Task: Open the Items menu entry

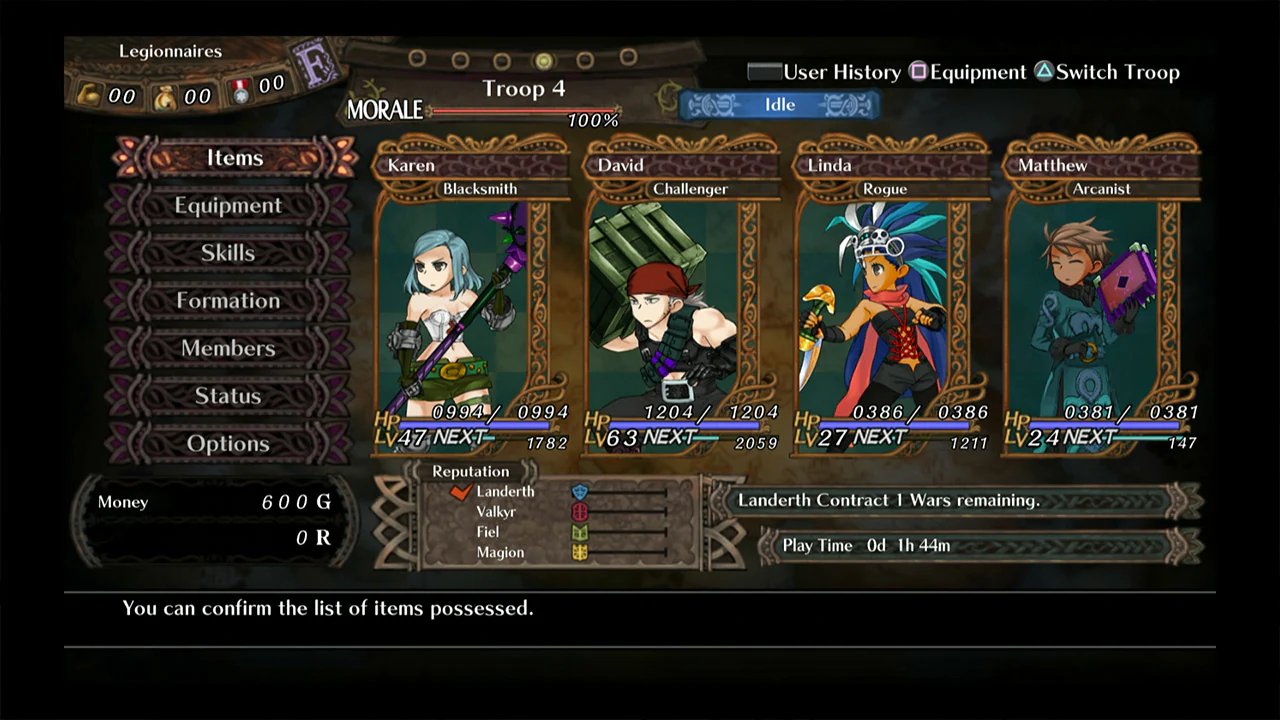Action: pos(234,157)
